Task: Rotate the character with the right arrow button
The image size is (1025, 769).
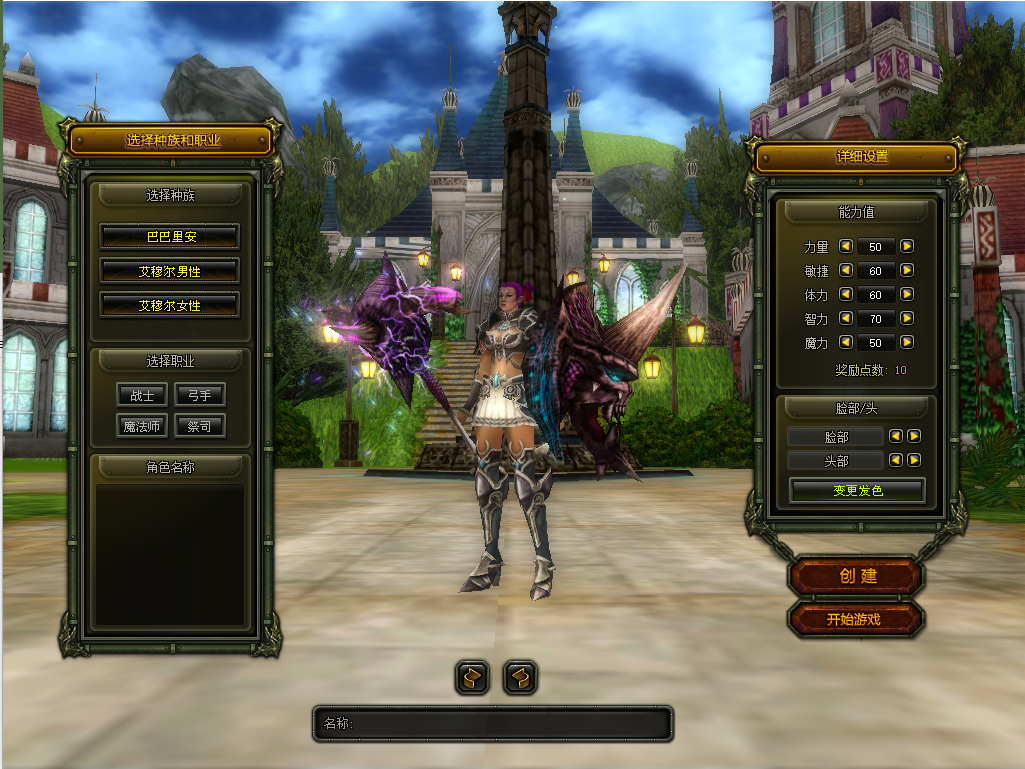Action: 520,677
